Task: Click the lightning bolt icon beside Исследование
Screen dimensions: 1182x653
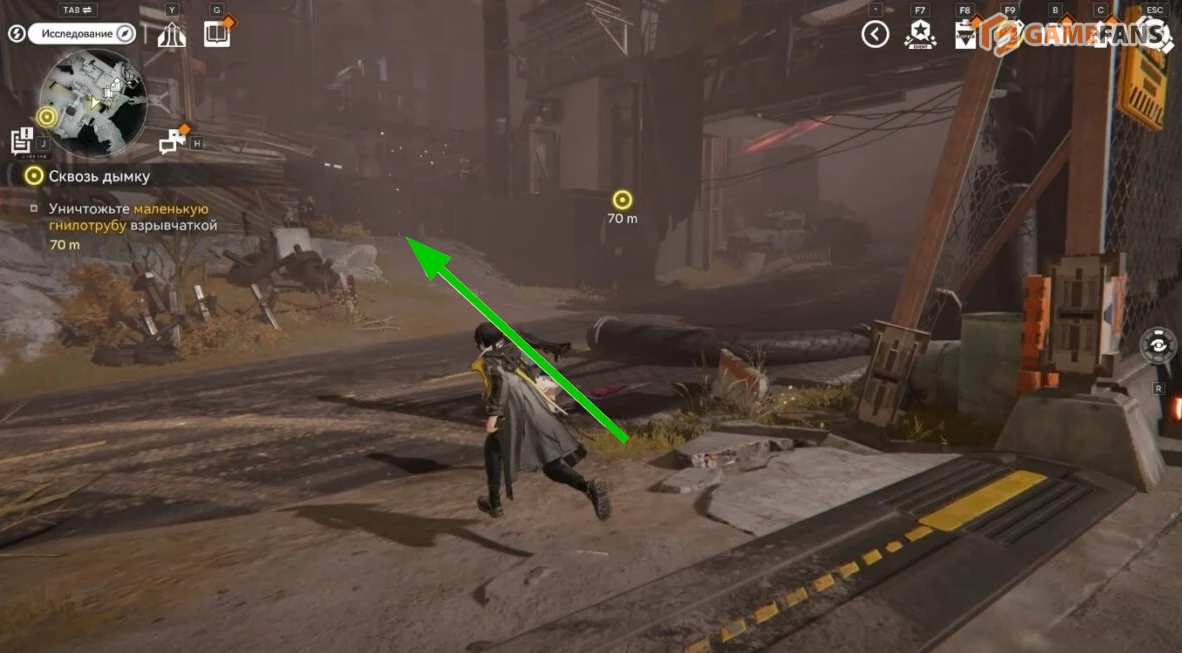Action: [17, 34]
